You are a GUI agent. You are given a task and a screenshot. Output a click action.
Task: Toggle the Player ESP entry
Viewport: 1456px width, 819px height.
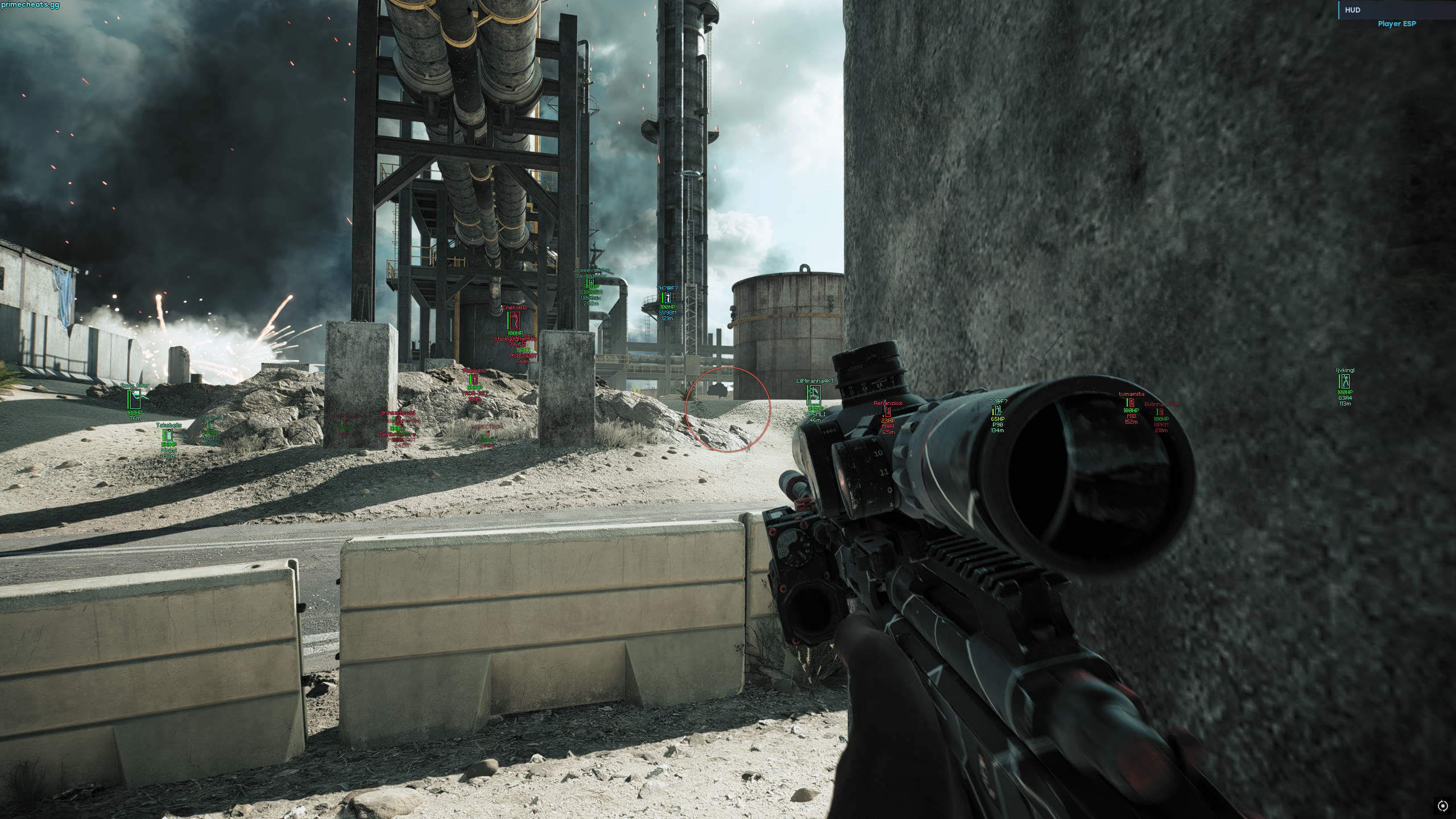coord(1396,24)
